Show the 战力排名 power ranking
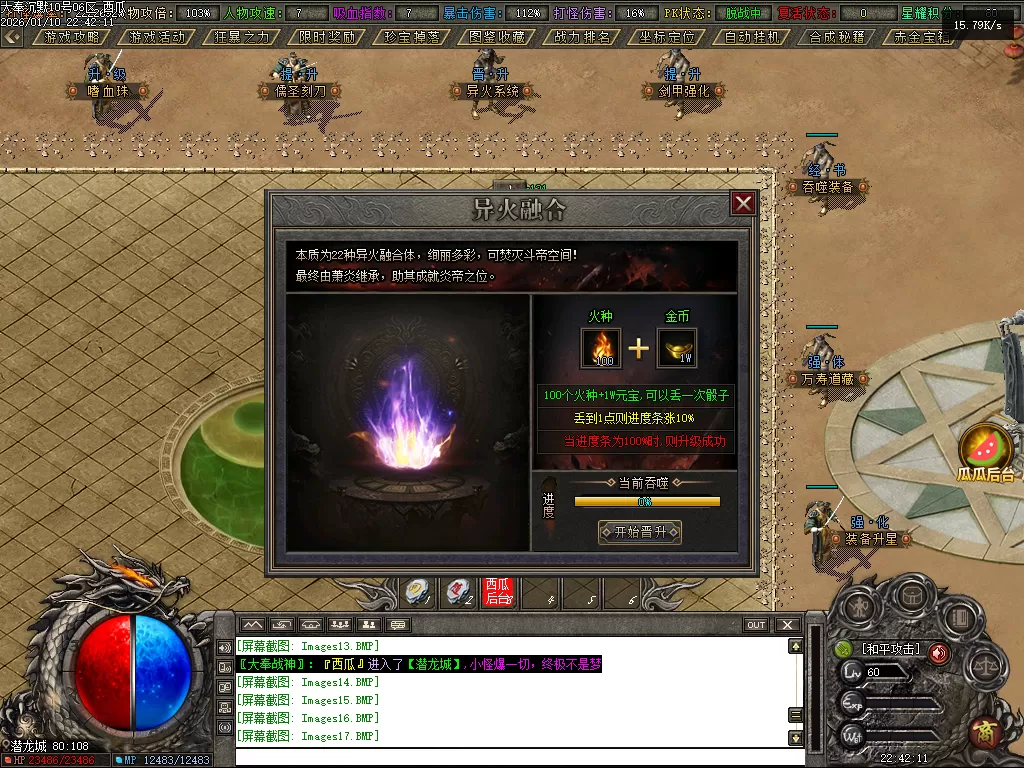Image resolution: width=1024 pixels, height=768 pixels. (582, 37)
